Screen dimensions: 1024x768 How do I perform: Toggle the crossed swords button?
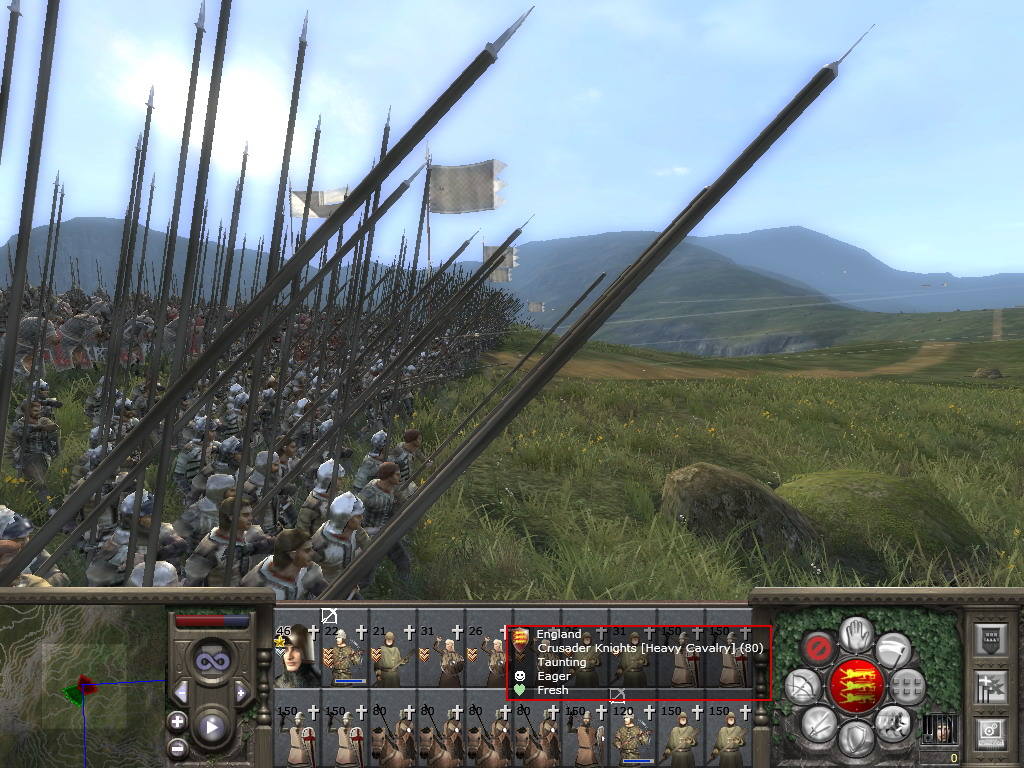(x=818, y=723)
